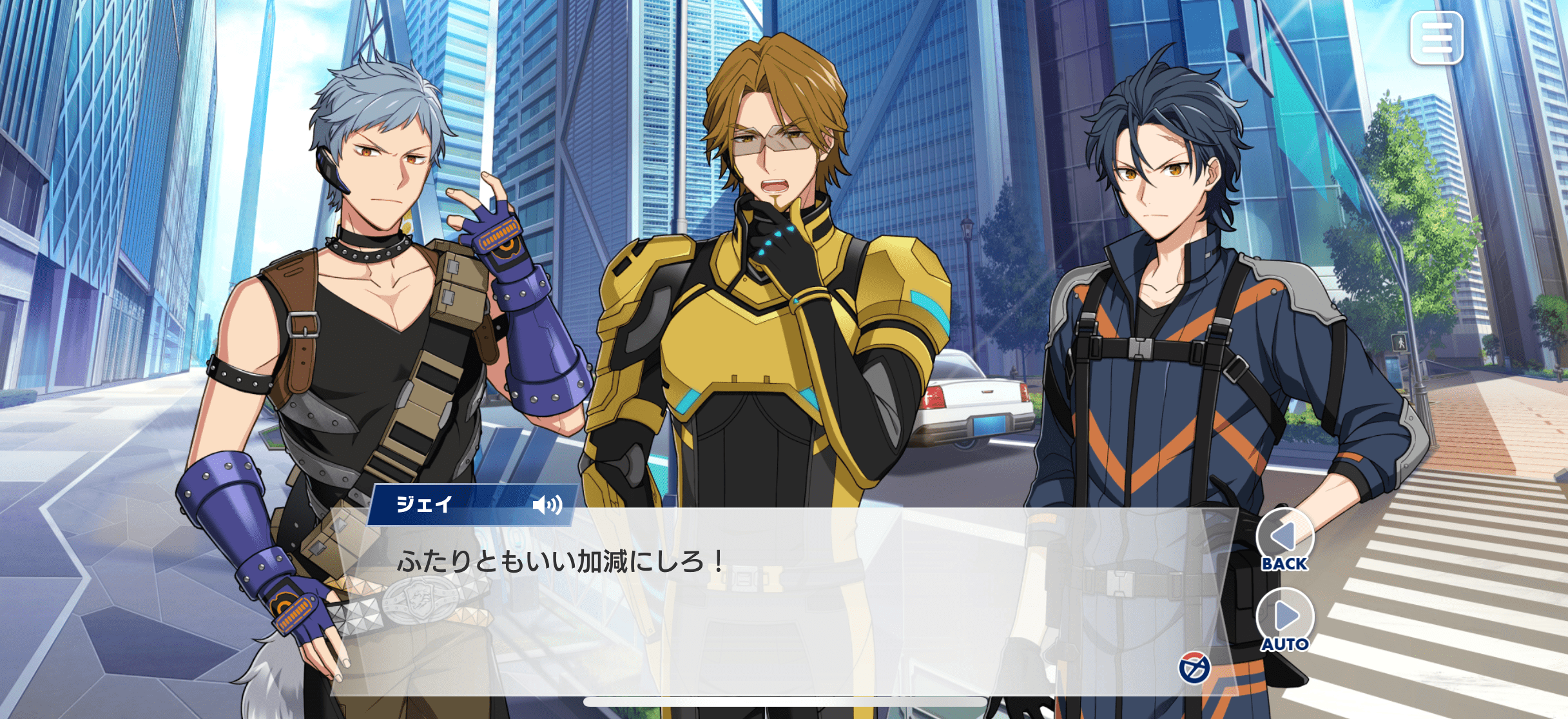Go back with the BACK button

pos(1284,540)
